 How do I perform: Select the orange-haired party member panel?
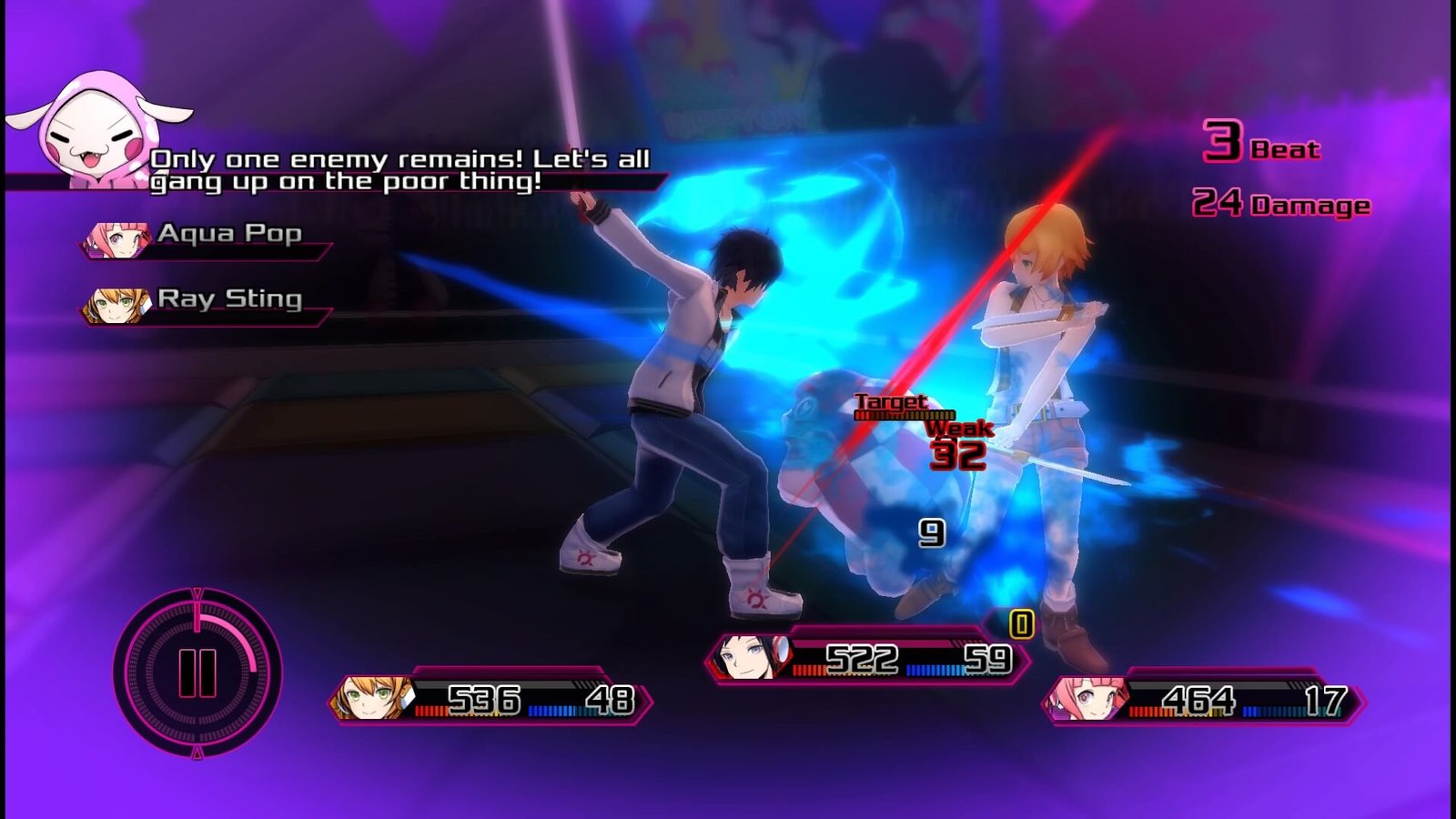point(491,700)
